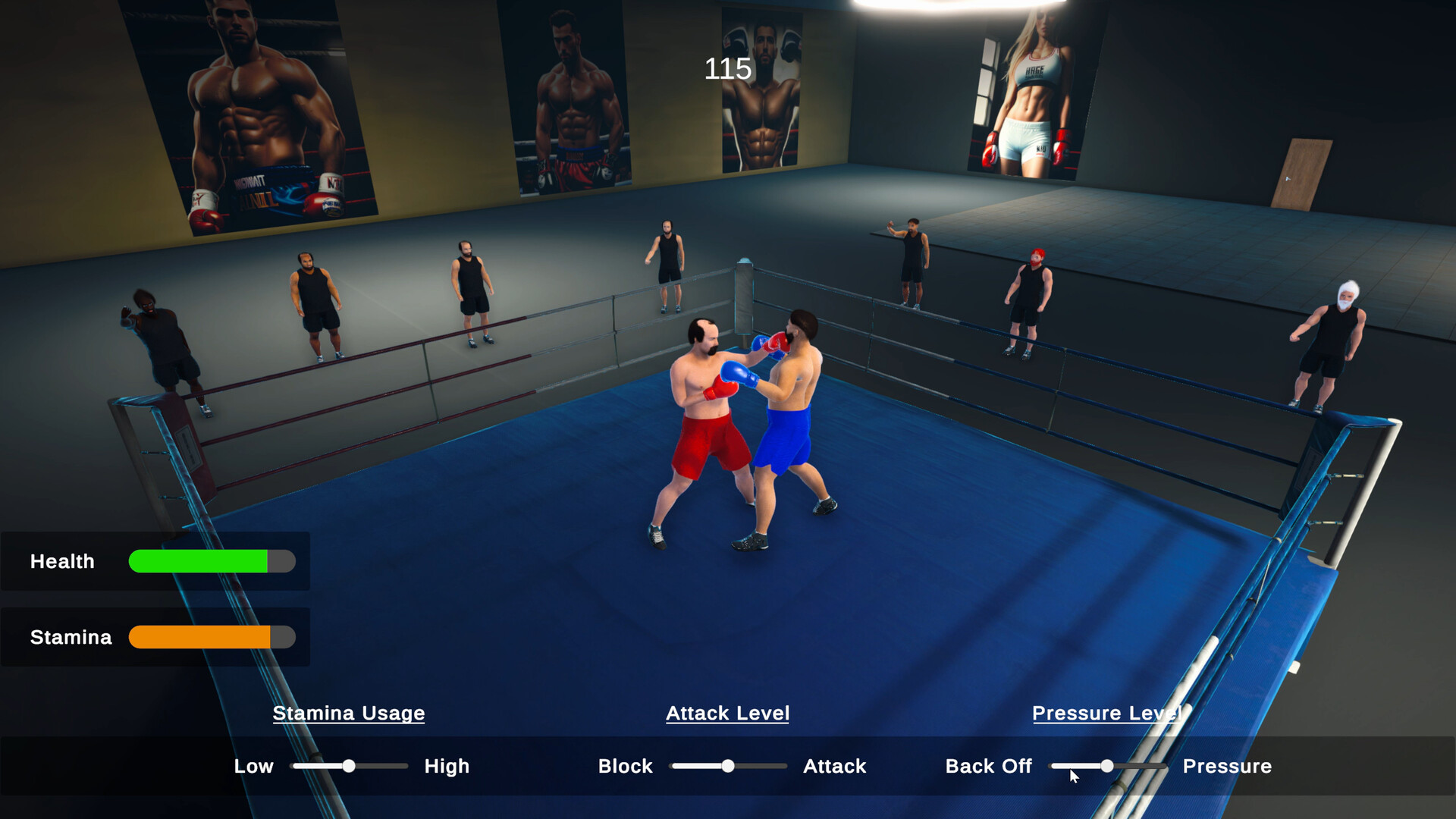This screenshot has height=819, width=1456.
Task: Click the Block label on Attack Level
Action: click(625, 766)
